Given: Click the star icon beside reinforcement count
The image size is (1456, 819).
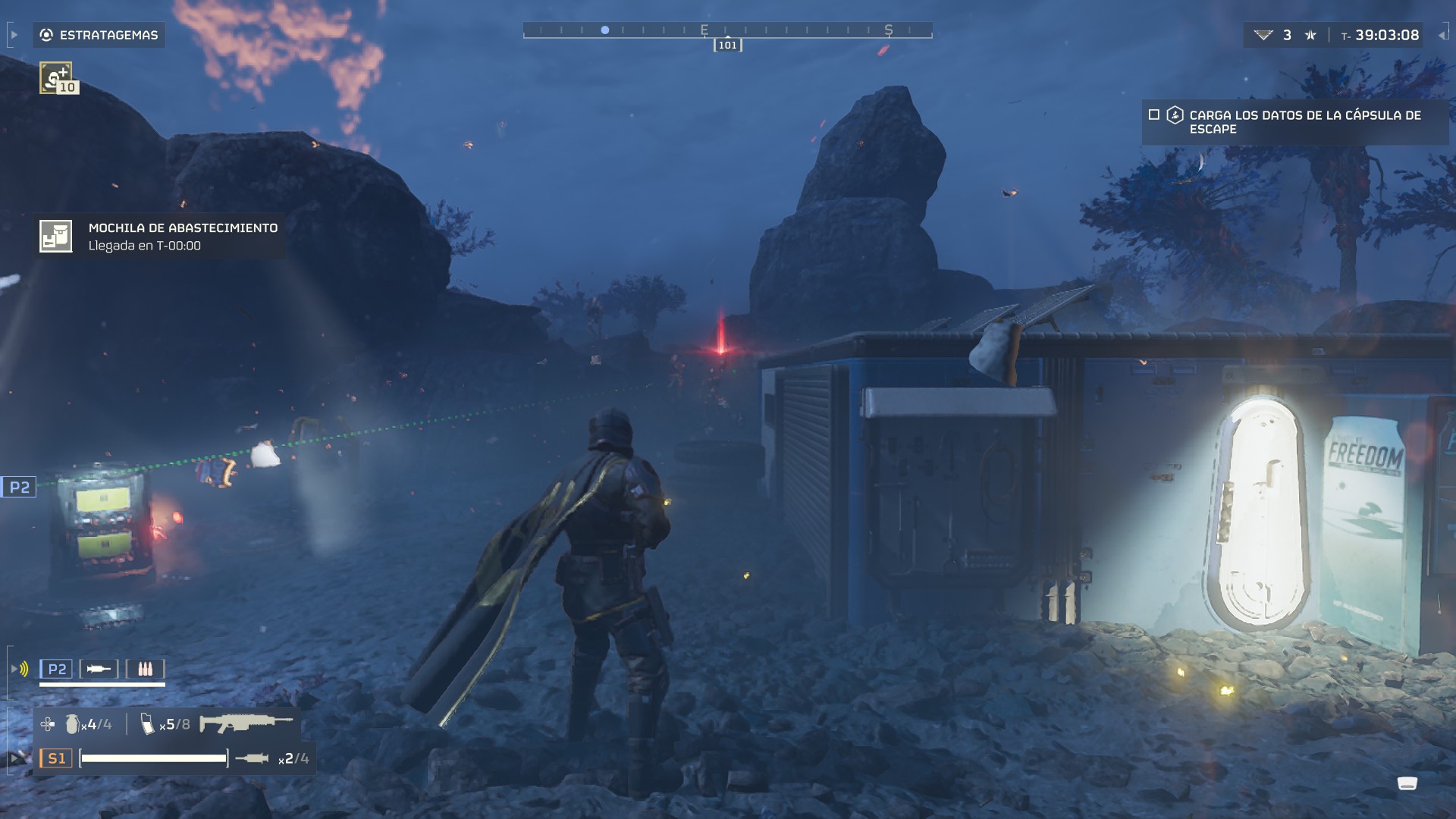Looking at the screenshot, I should (1310, 35).
